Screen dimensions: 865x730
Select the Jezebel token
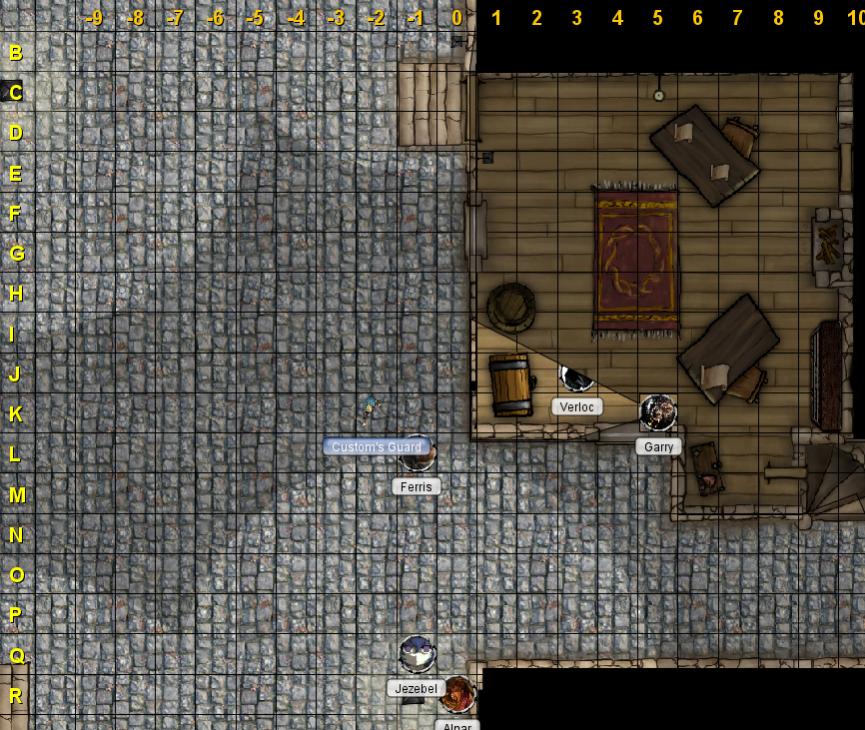click(x=417, y=655)
